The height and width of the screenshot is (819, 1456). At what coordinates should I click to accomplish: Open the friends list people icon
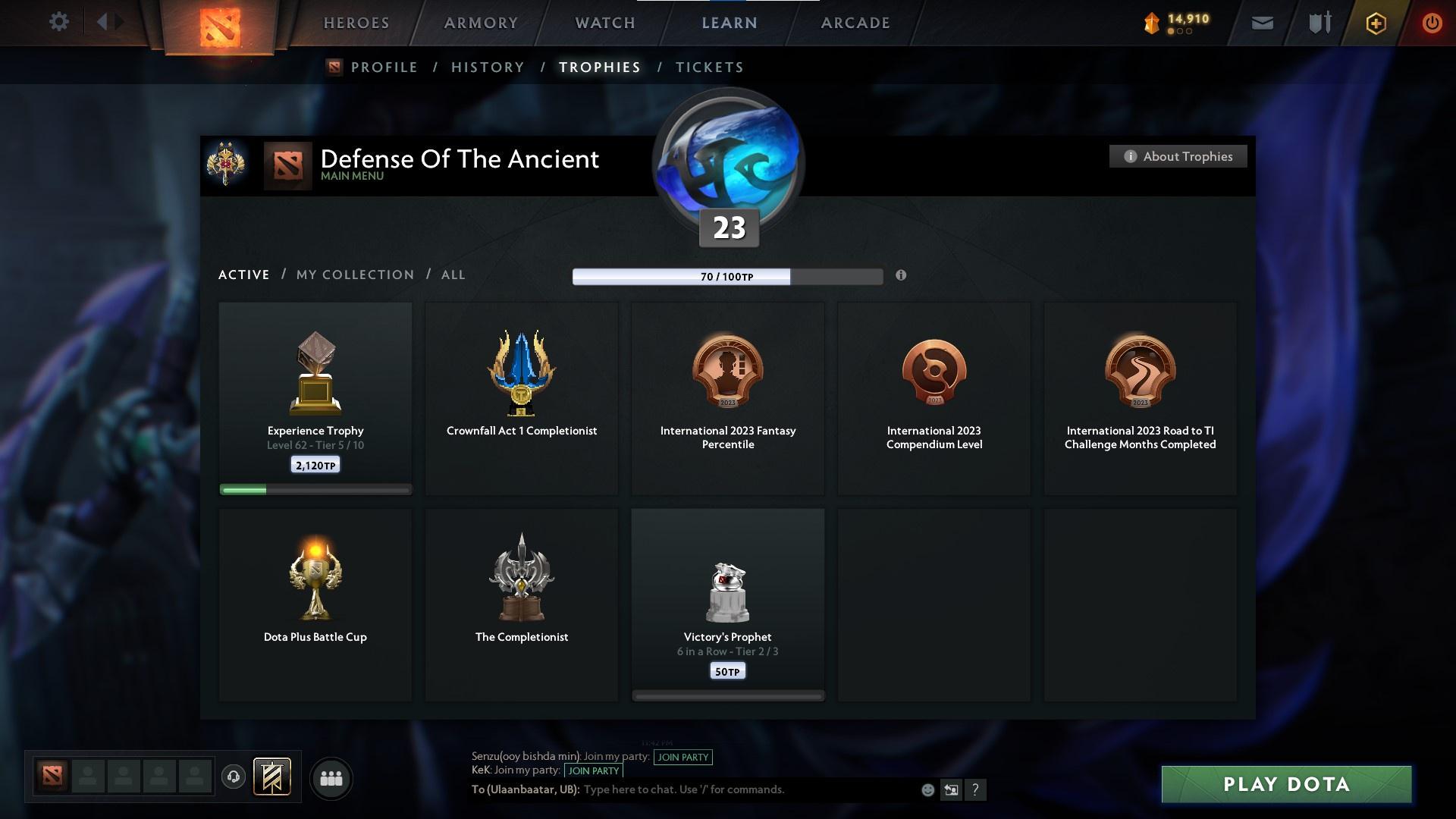coord(331,777)
